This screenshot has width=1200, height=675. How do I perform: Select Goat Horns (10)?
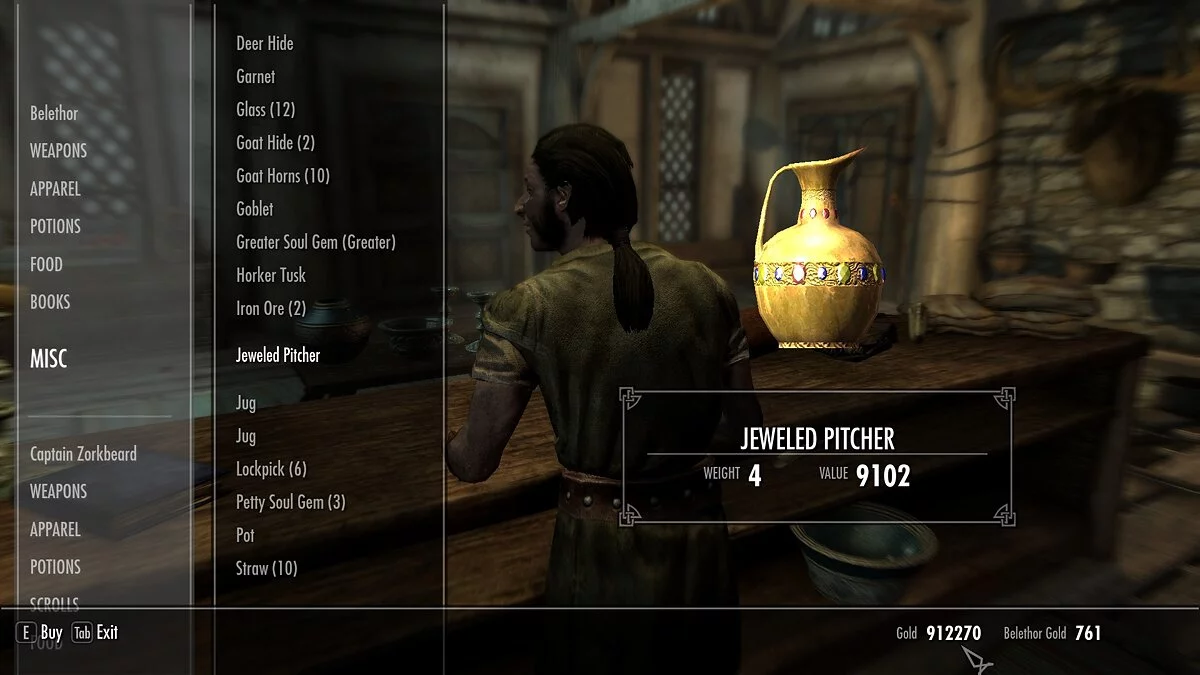tap(283, 176)
